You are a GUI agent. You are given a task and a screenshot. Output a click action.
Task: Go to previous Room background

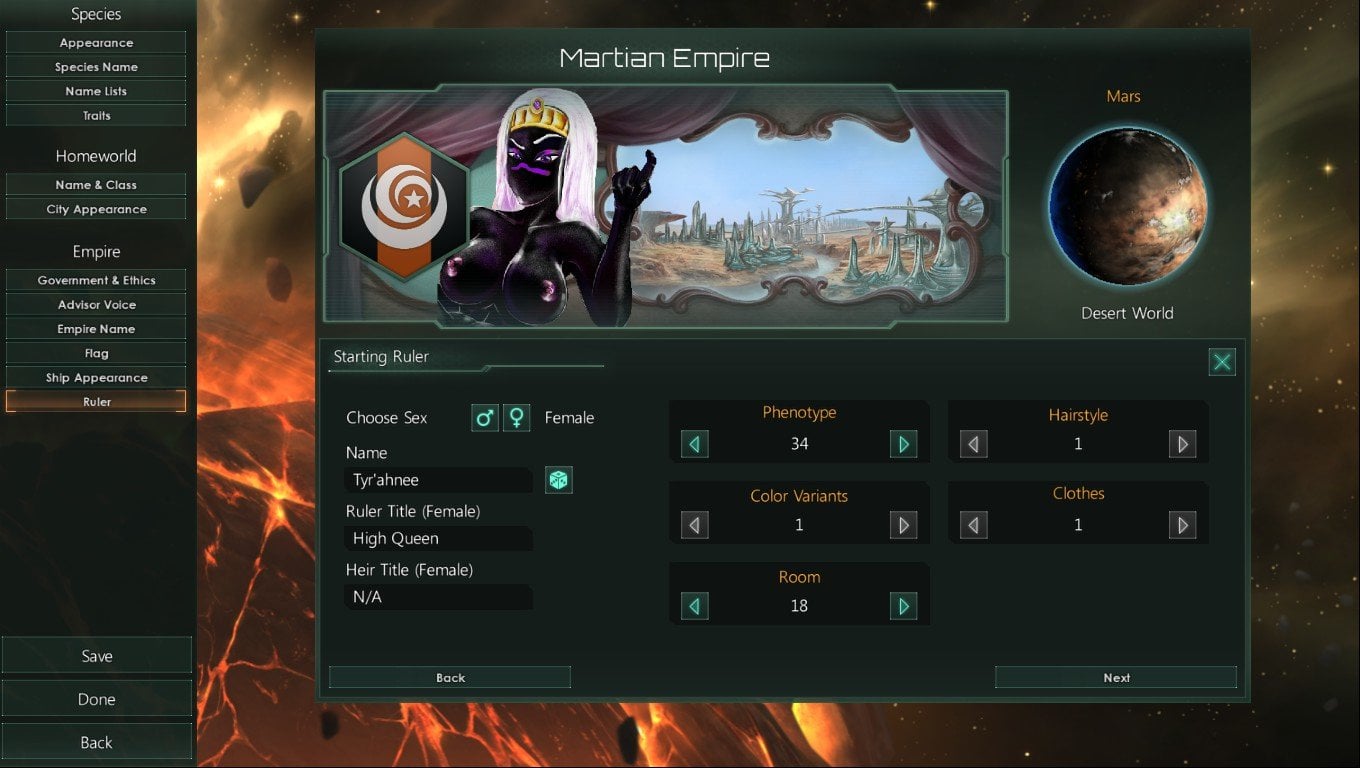point(695,606)
